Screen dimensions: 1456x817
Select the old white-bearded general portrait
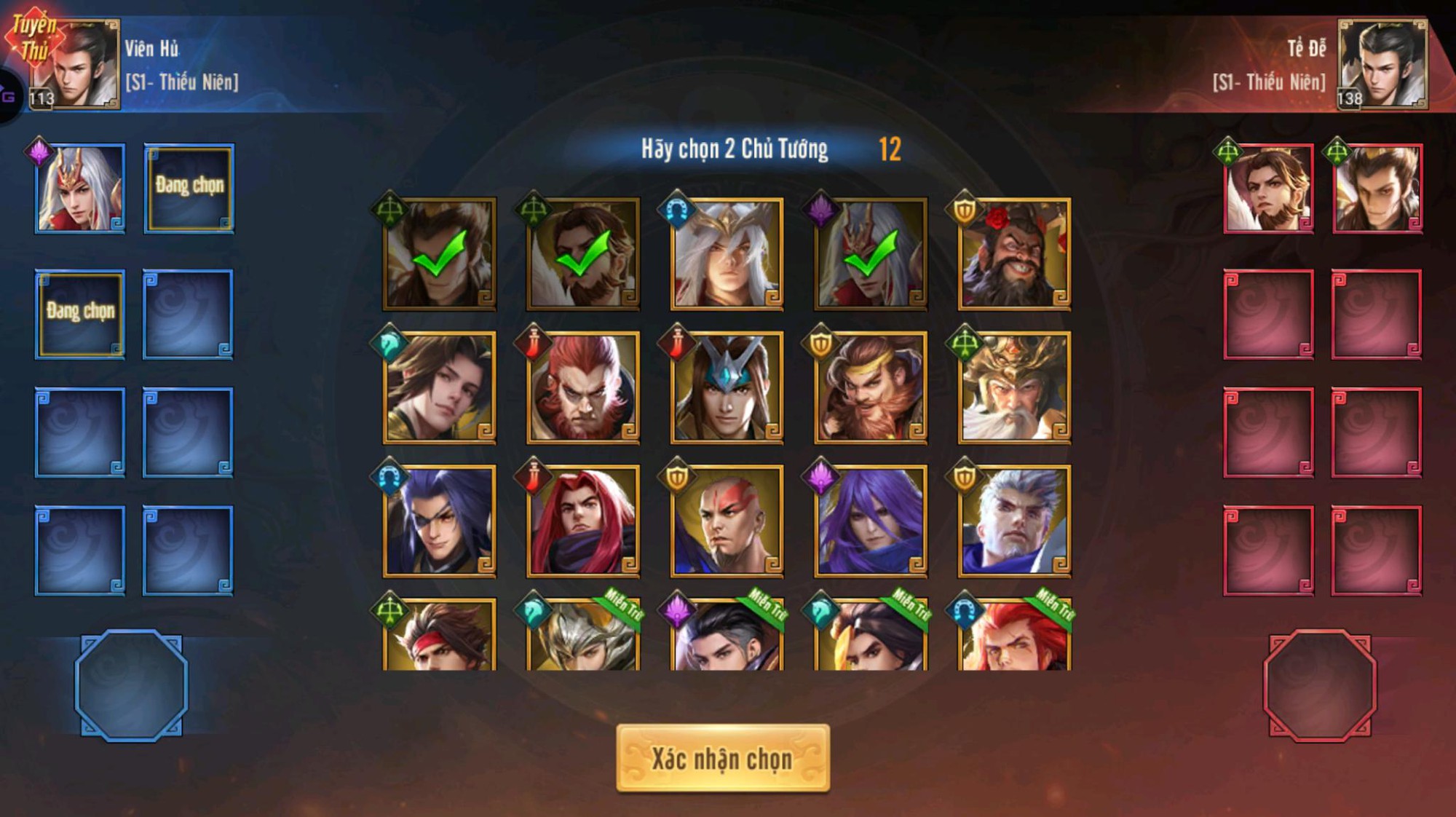(x=1016, y=382)
